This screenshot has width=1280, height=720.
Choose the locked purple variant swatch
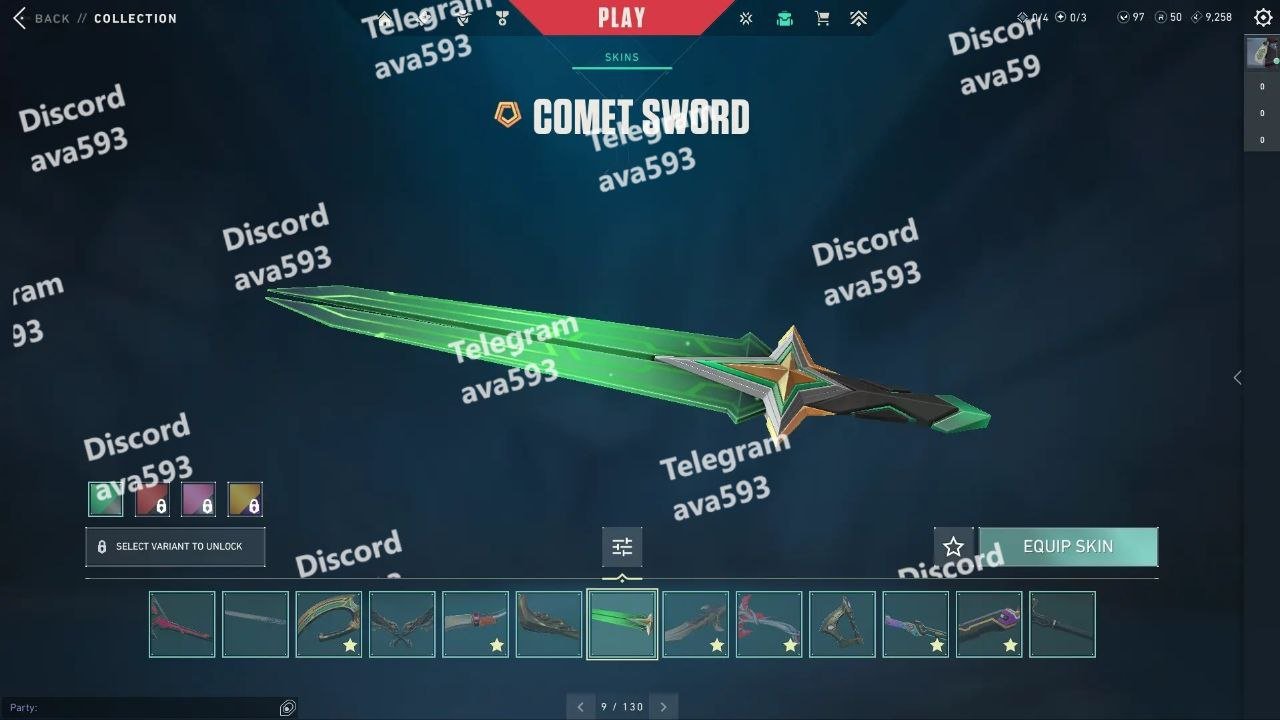[x=198, y=499]
